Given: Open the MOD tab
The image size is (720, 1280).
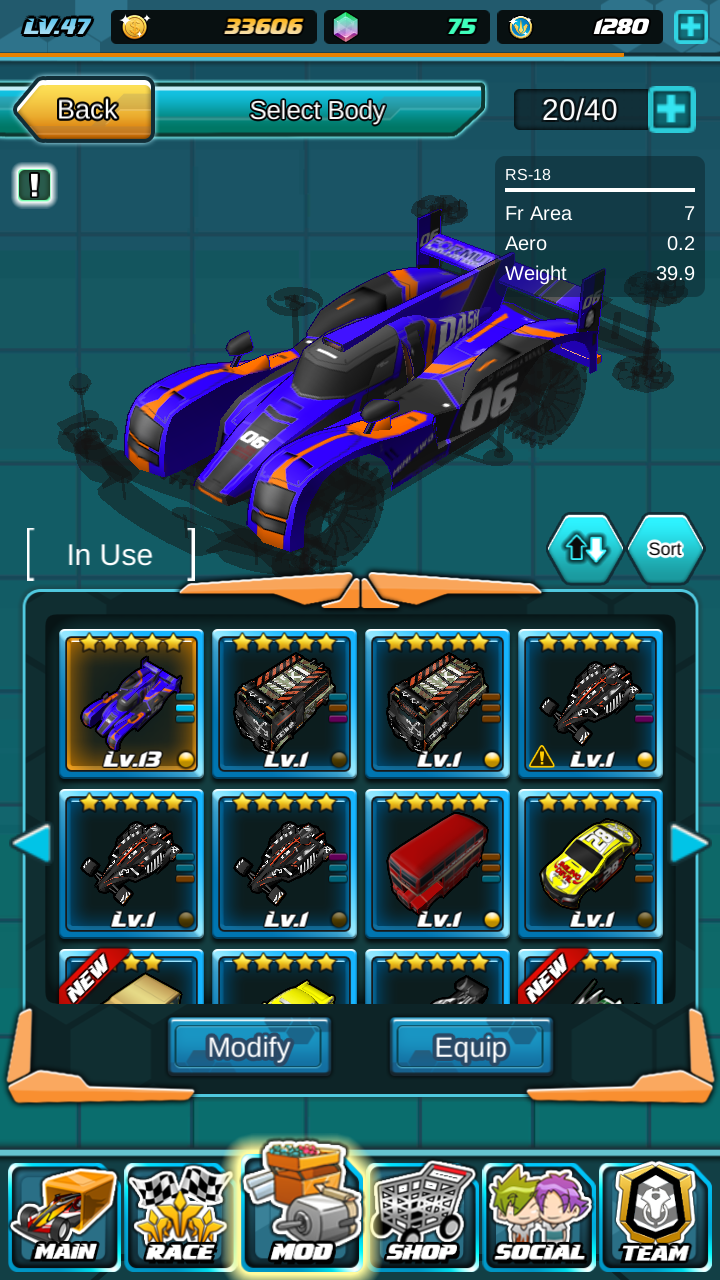Looking at the screenshot, I should point(301,1212).
